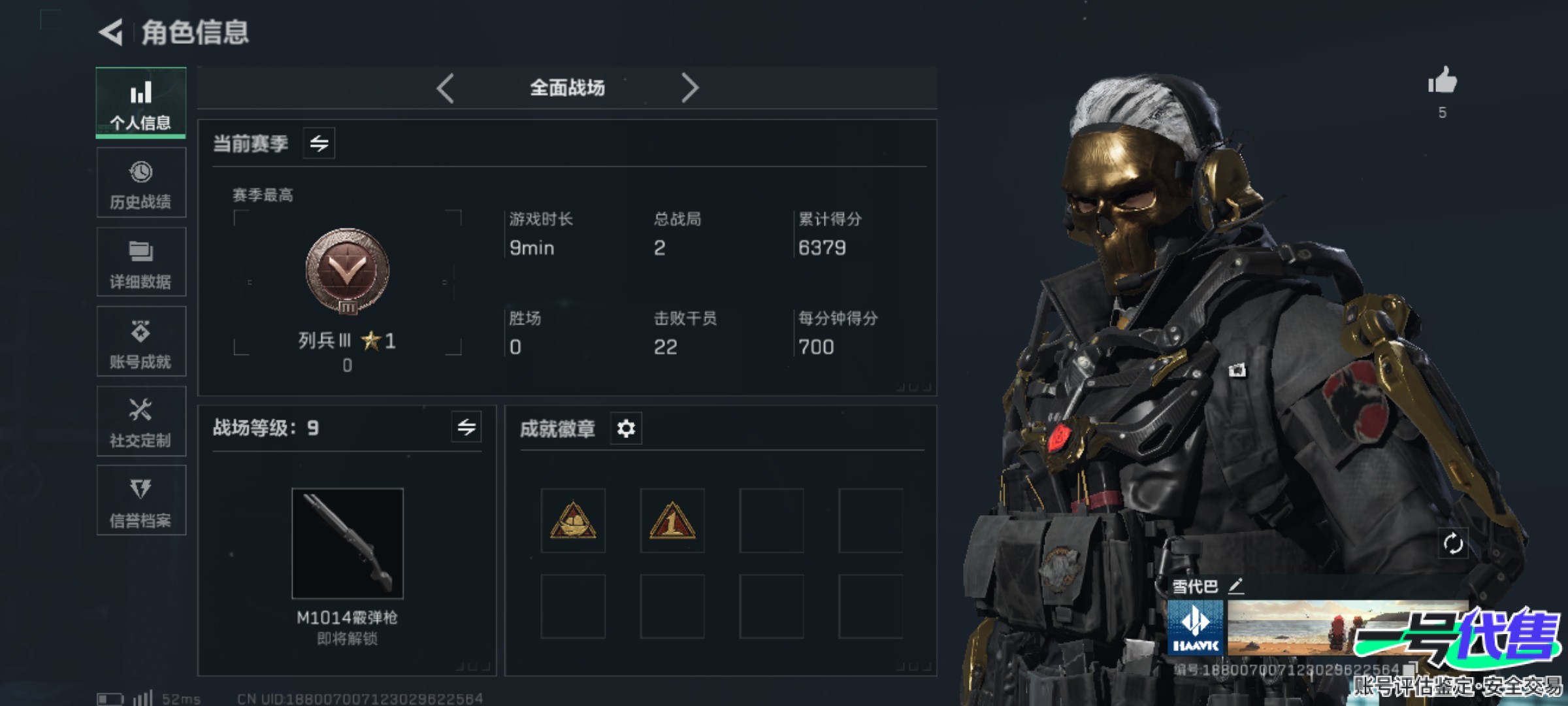
Task: Select the 社交定制 tab
Action: [x=140, y=422]
